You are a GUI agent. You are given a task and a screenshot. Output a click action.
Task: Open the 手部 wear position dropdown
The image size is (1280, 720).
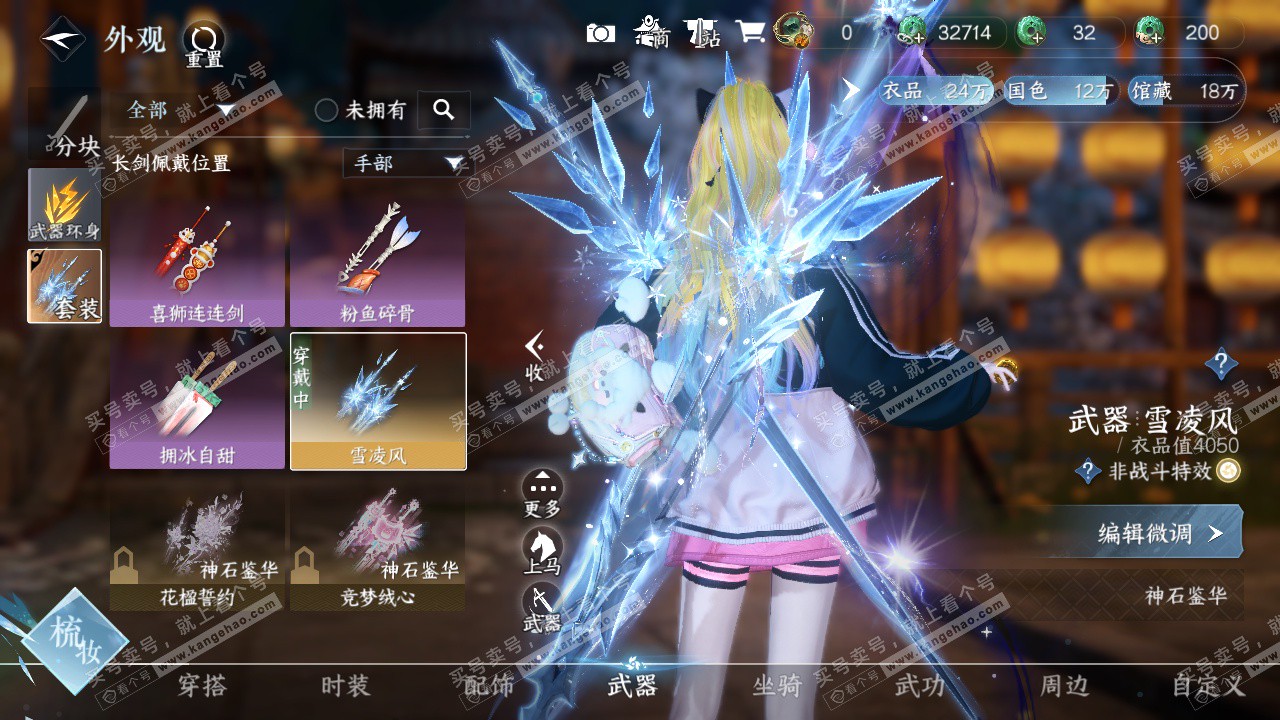(x=404, y=163)
